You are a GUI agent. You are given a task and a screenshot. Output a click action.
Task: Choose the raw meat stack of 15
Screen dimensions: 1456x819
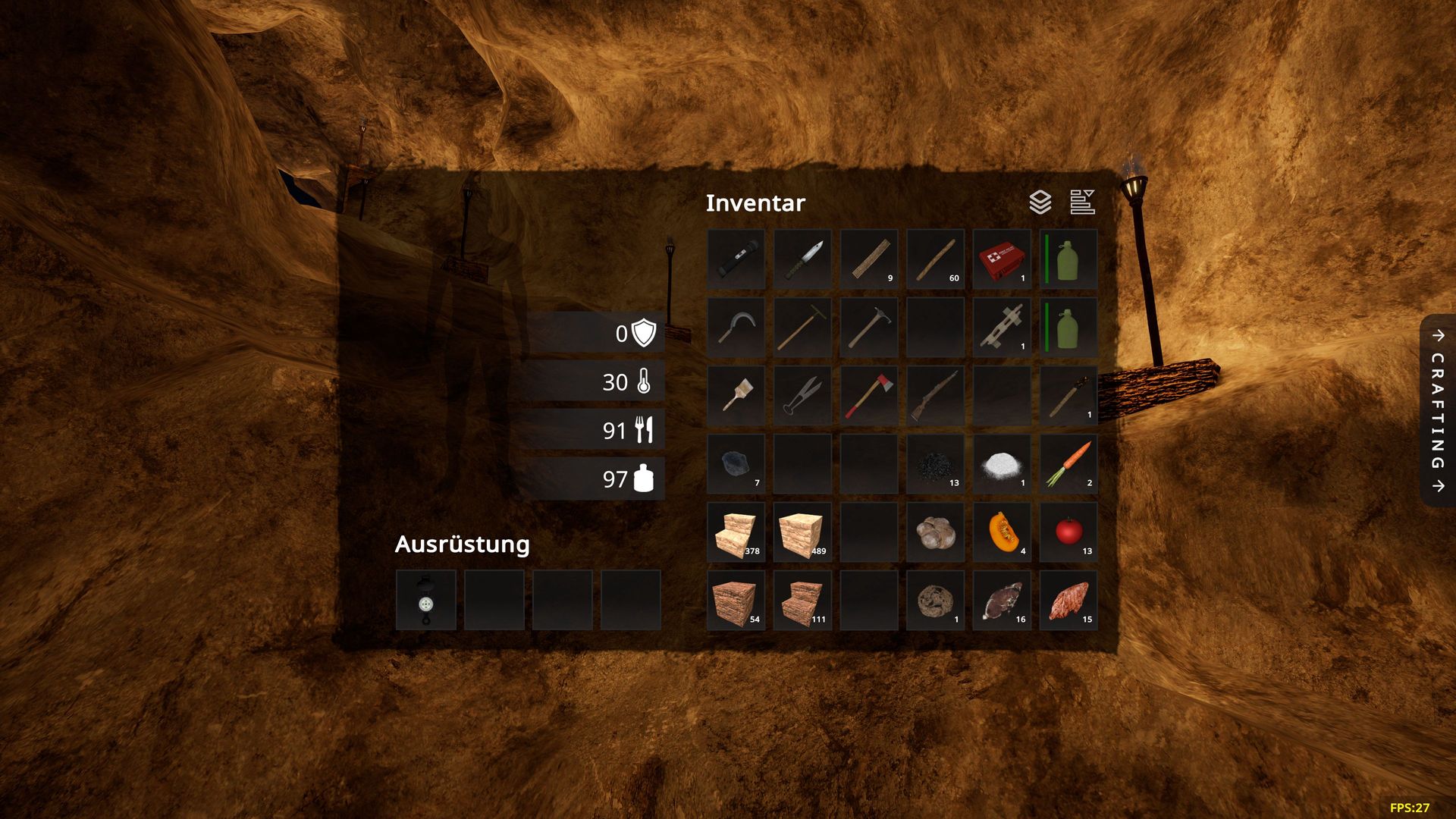click(x=1068, y=601)
